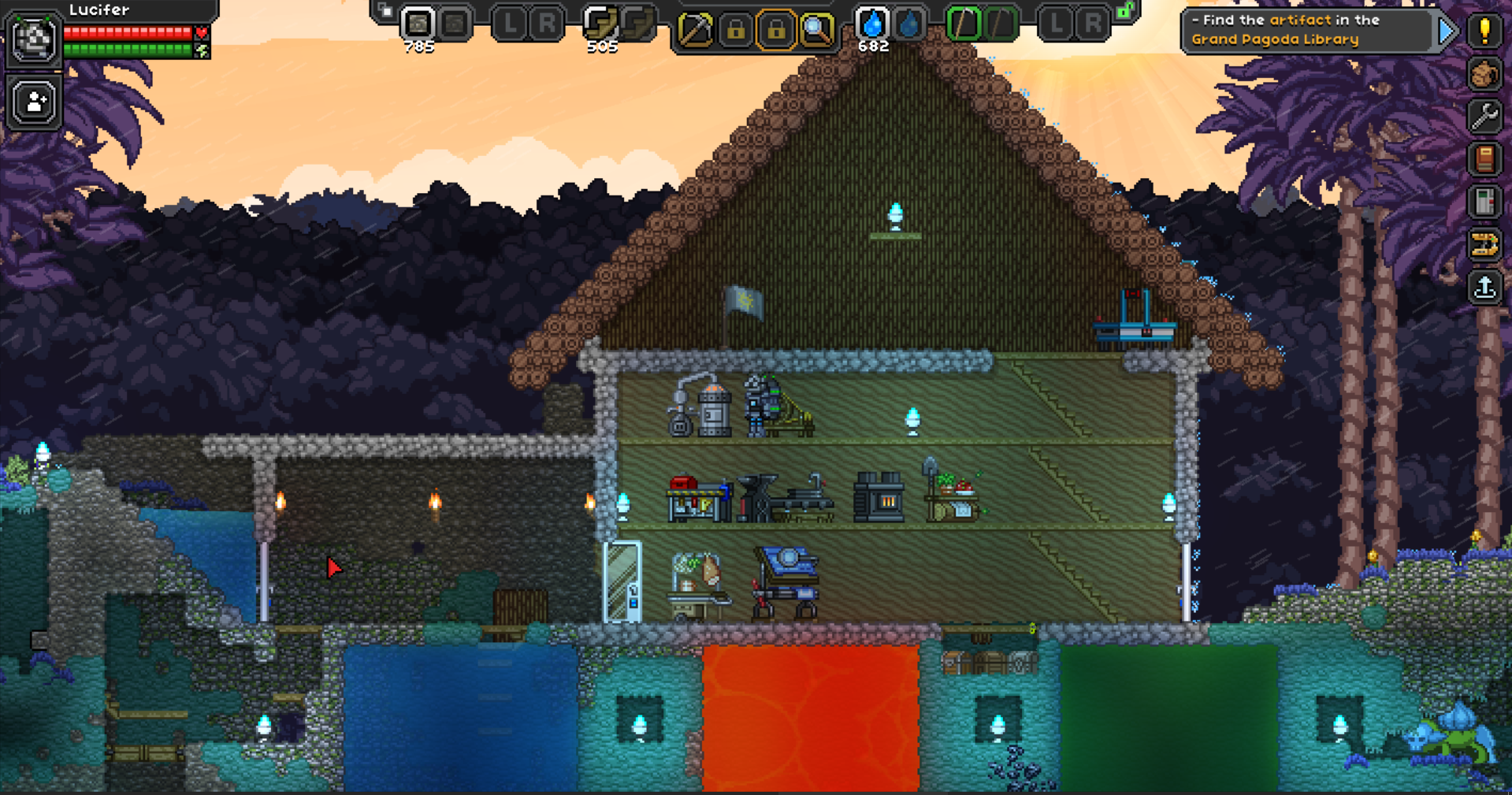Screen dimensions: 1512x795
Task: Select the pickaxe matter manipulator tool
Action: pyautogui.click(x=695, y=31)
